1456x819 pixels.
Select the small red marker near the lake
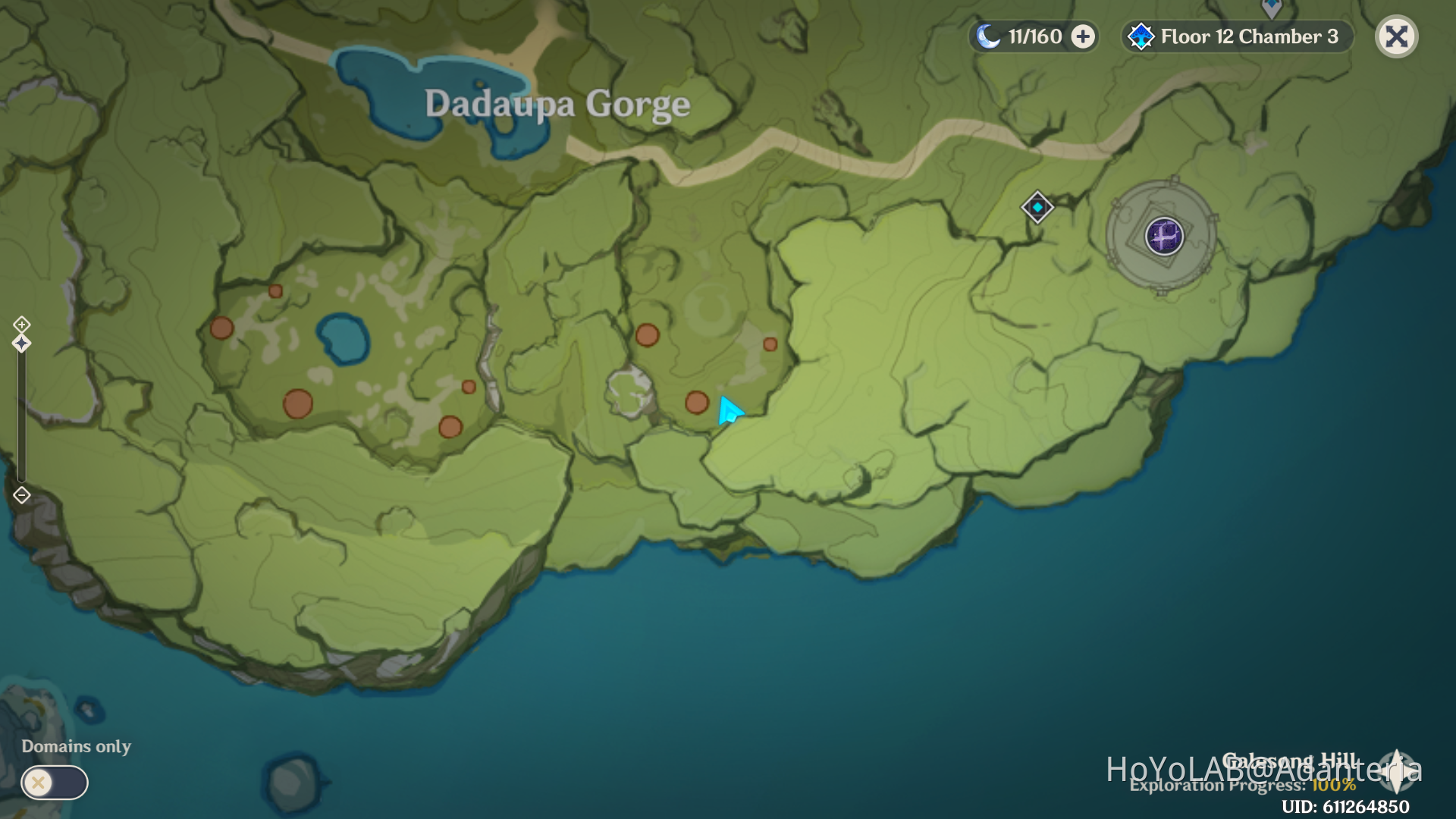click(x=275, y=292)
